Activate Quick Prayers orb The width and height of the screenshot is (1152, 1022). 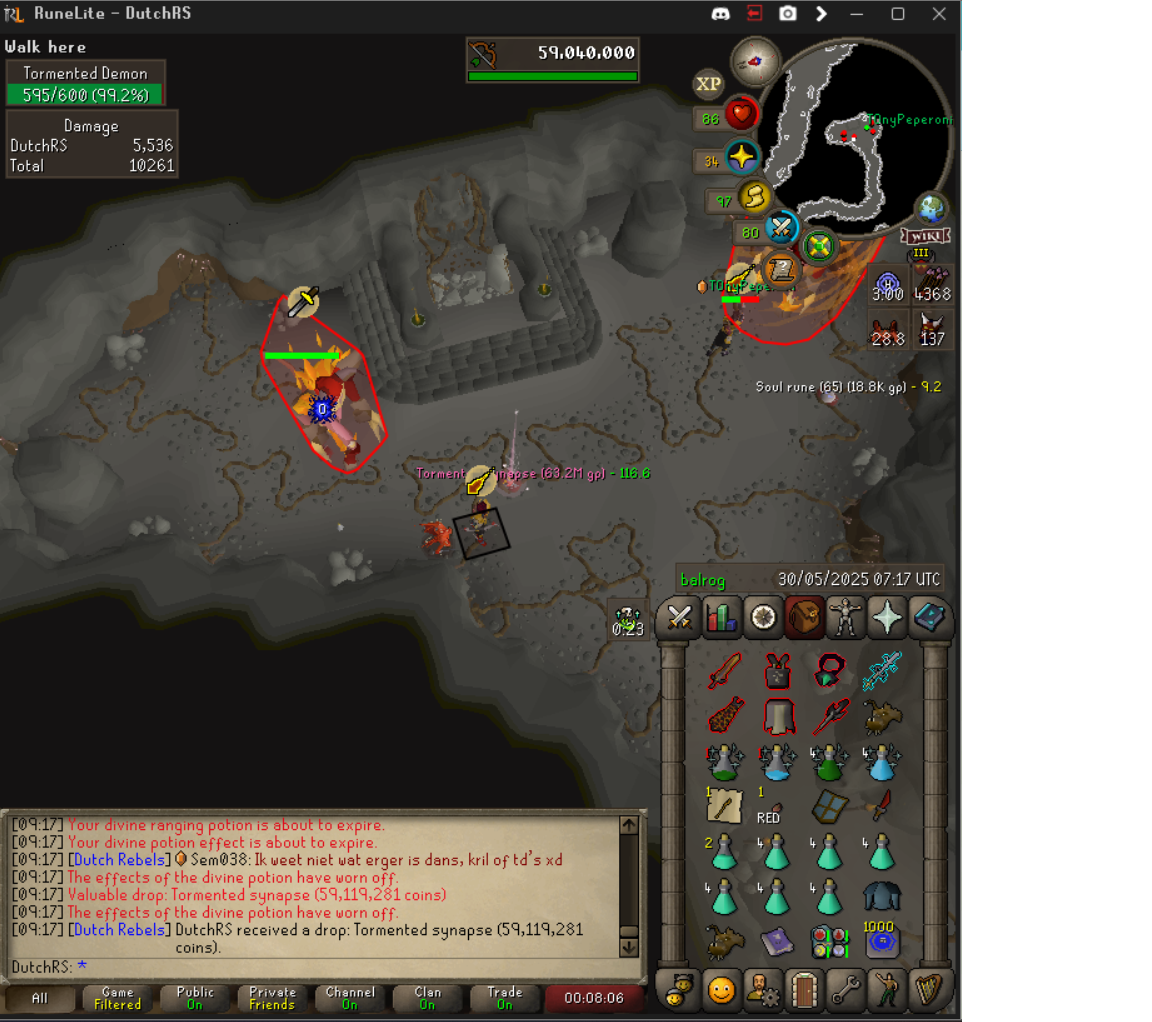pos(742,158)
